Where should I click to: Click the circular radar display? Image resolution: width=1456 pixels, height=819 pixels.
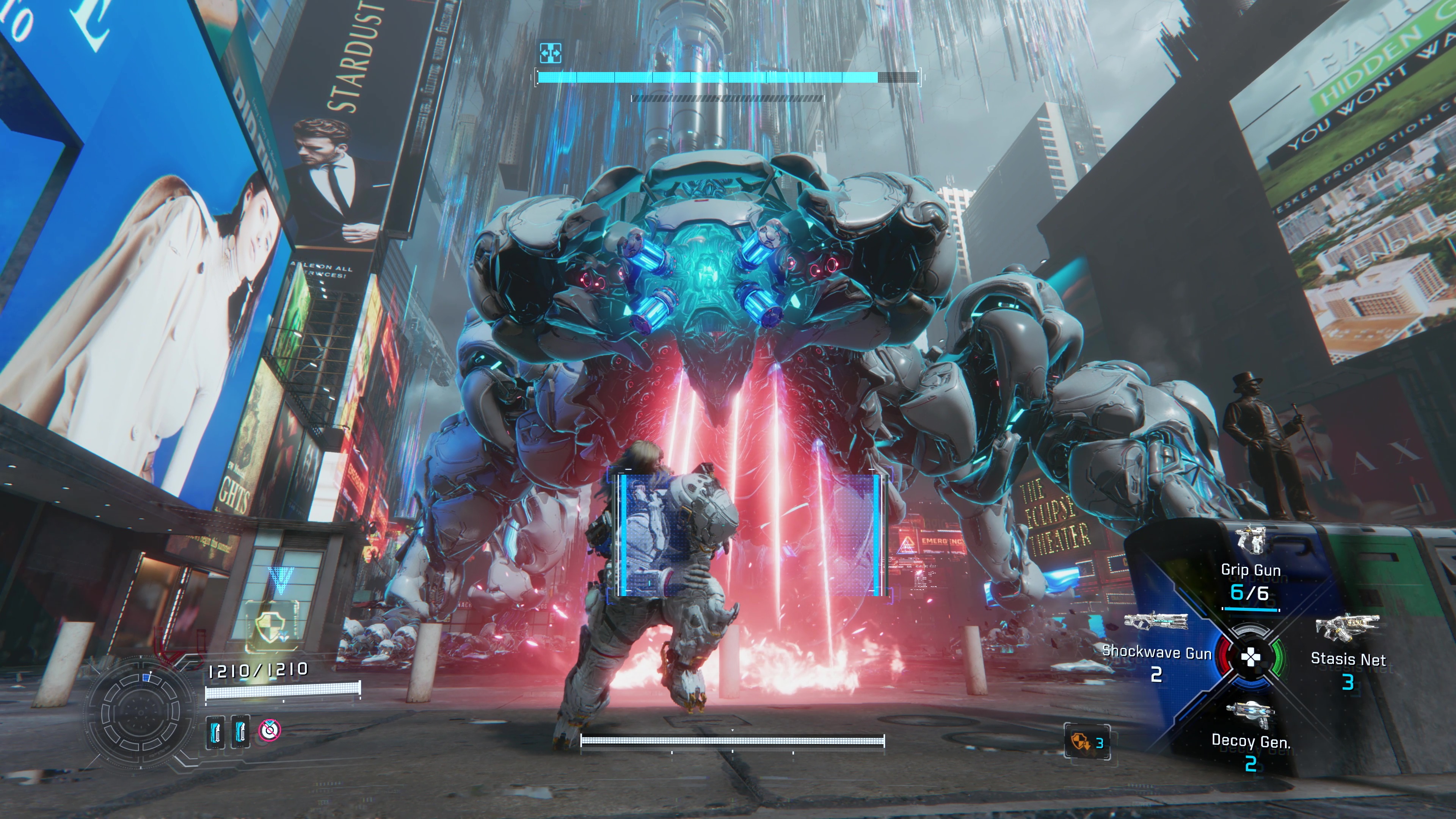point(141,713)
